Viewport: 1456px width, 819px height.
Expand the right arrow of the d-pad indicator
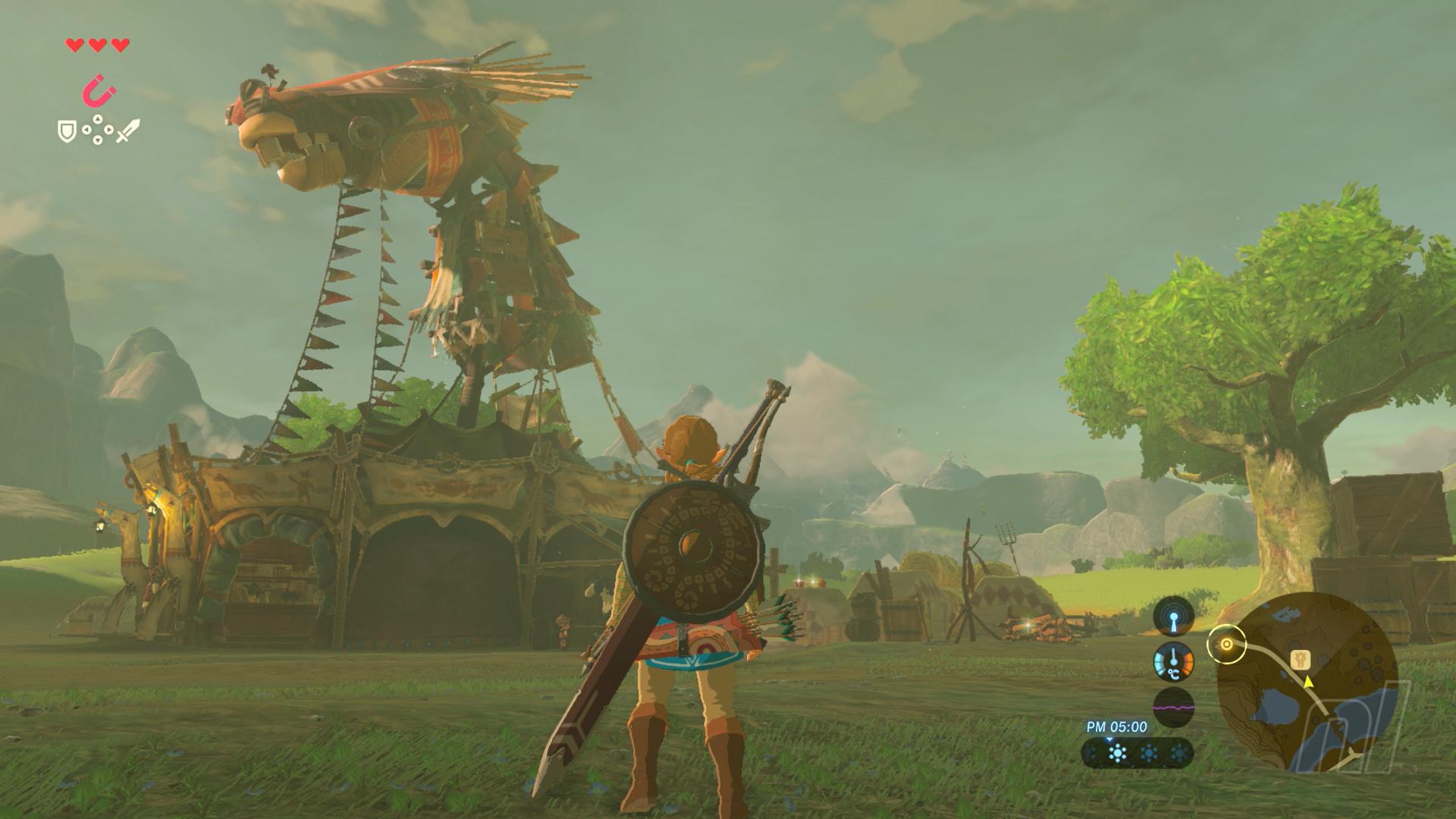[x=109, y=130]
